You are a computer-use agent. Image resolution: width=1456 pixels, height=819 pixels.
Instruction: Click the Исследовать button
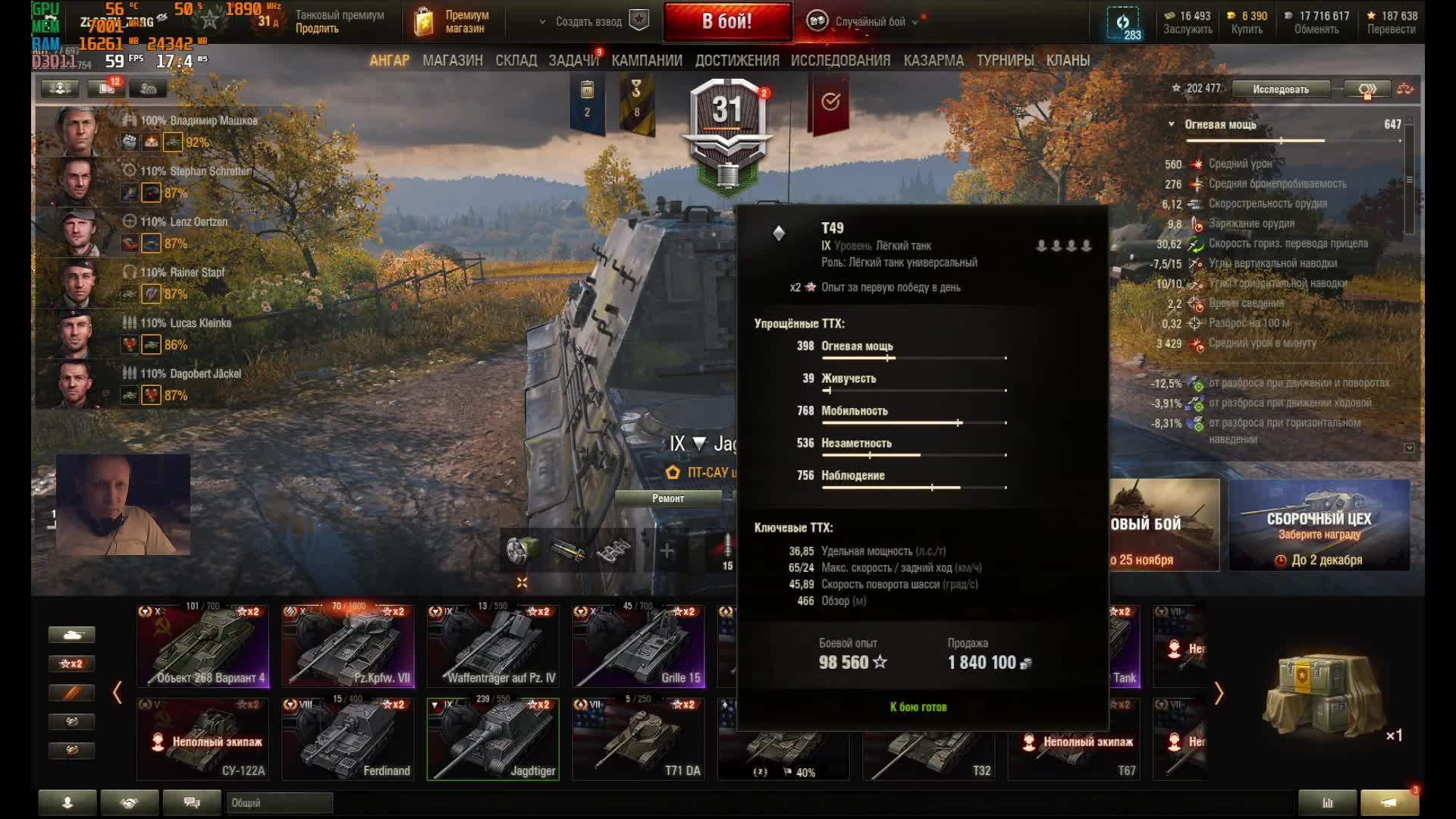(1280, 89)
